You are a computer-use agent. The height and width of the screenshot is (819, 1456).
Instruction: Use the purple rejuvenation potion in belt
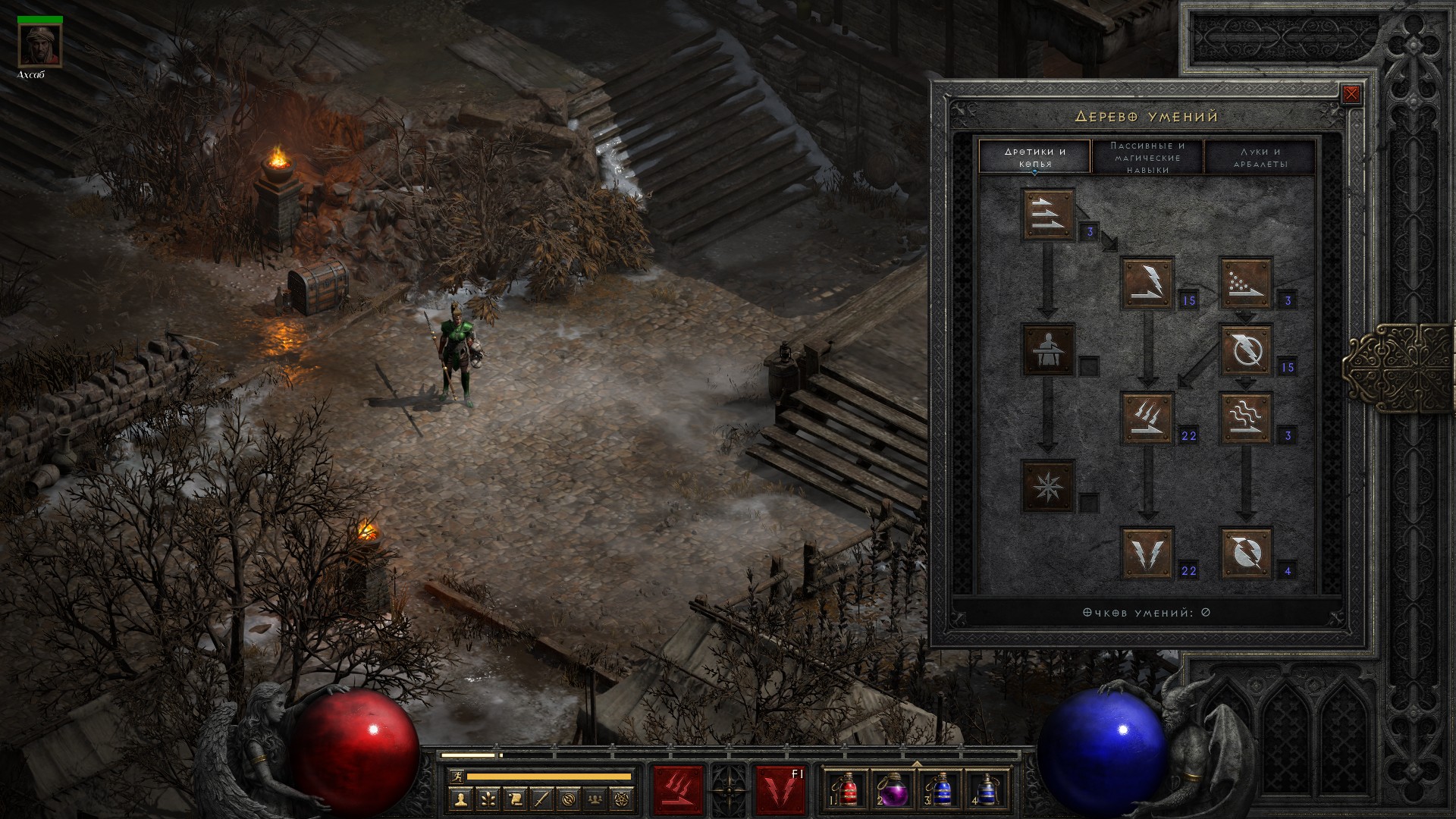tap(893, 789)
